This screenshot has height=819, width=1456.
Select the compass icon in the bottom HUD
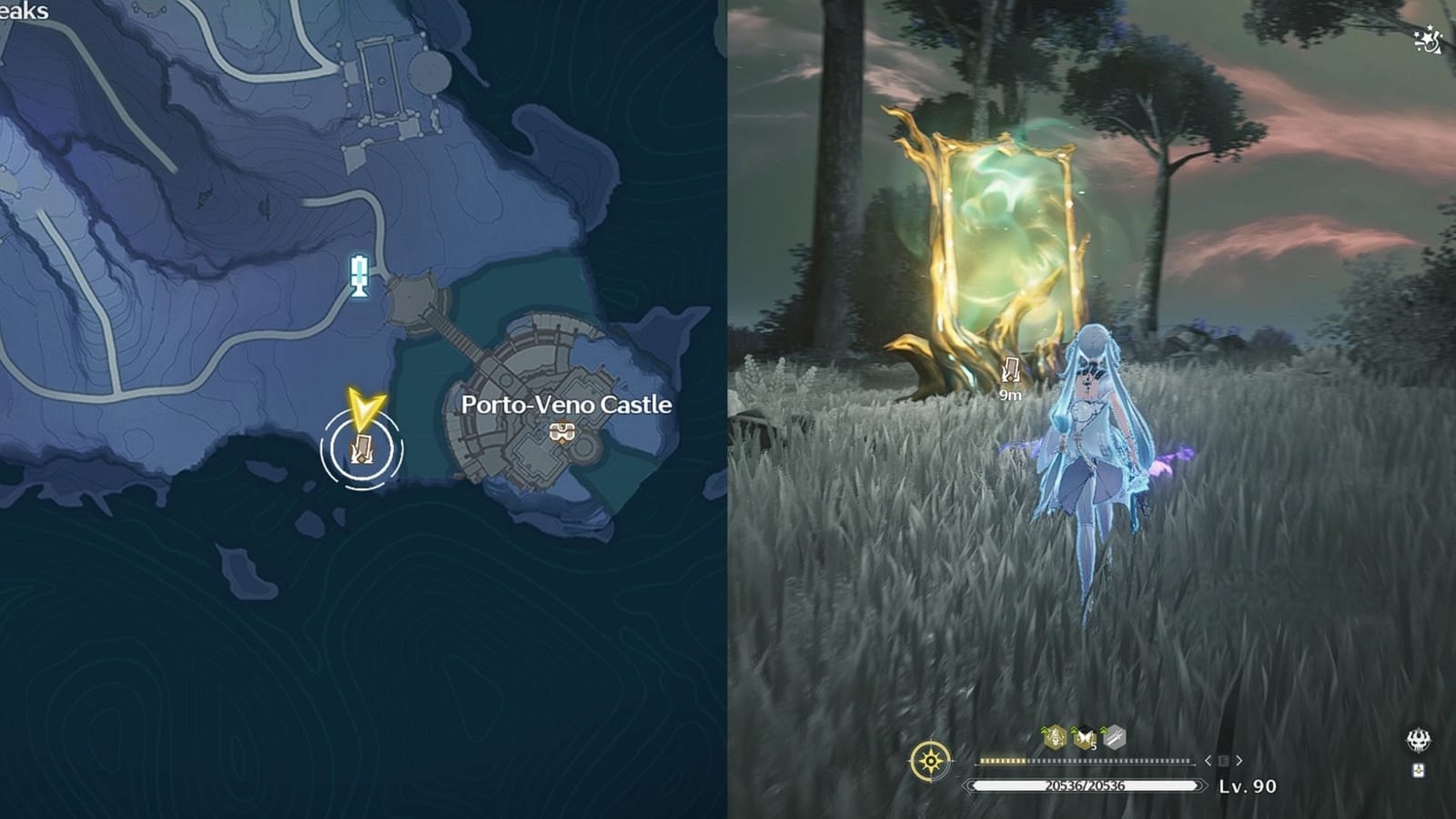tap(930, 761)
